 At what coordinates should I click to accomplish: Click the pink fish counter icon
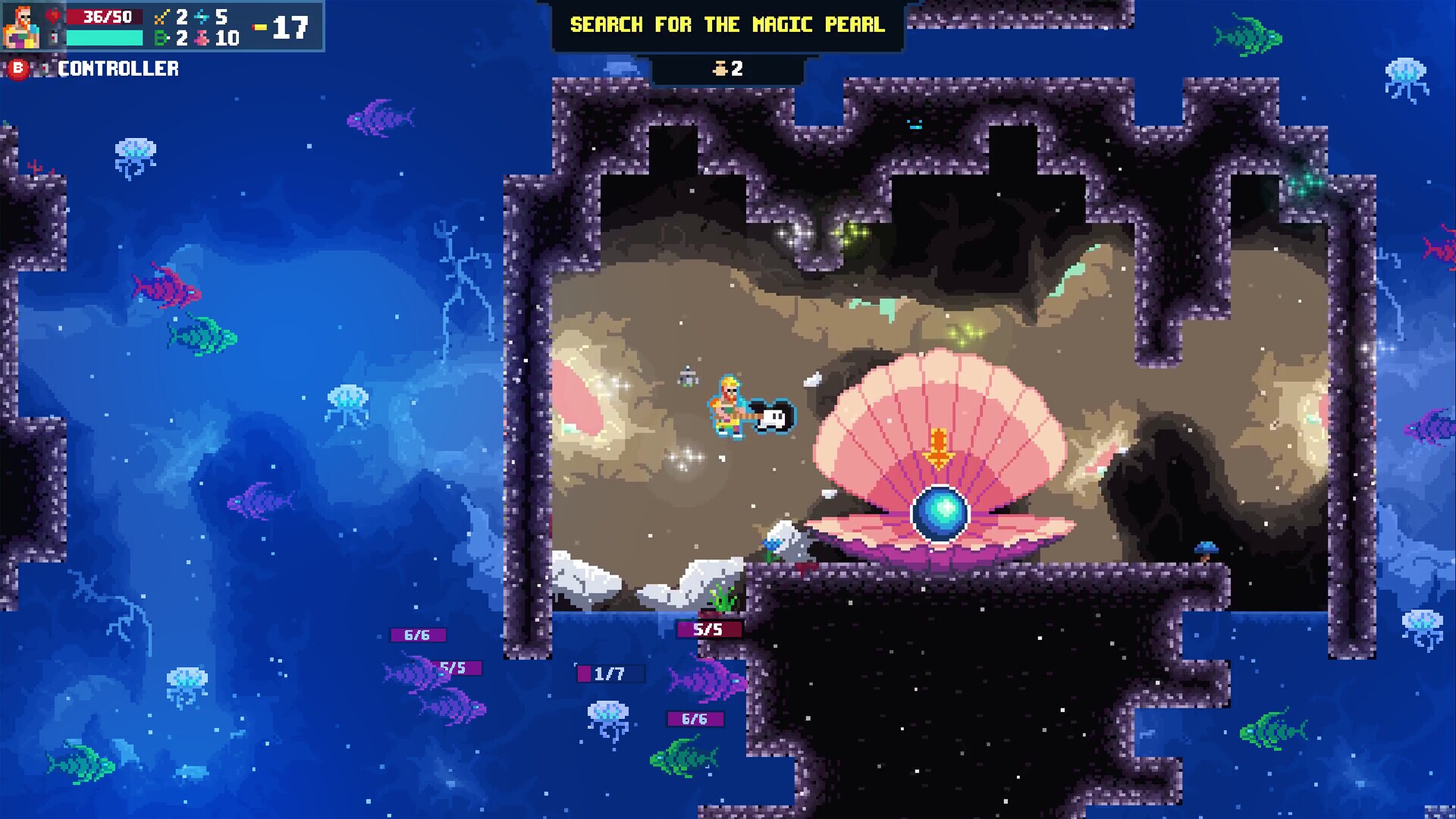pyautogui.click(x=202, y=38)
